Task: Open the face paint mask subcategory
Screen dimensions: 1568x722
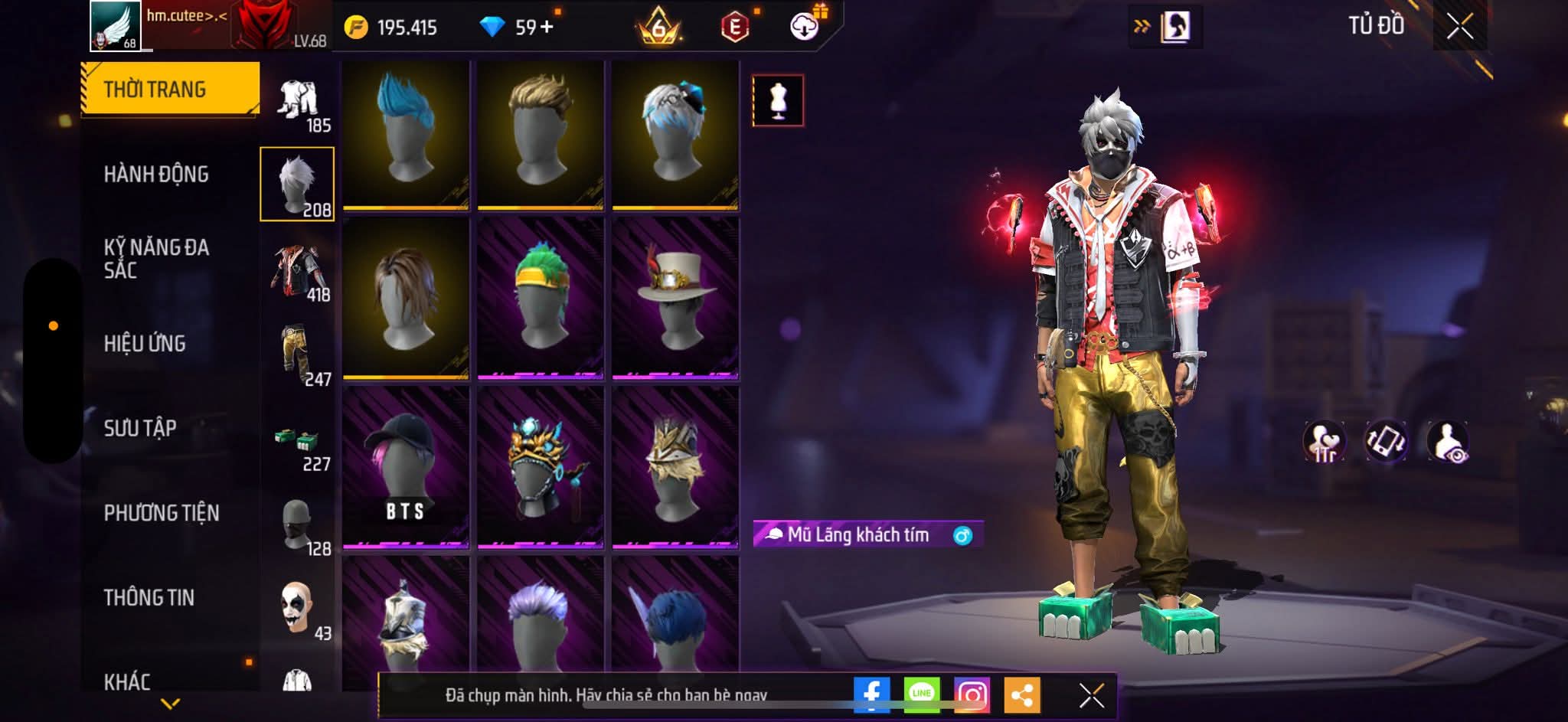Action: (298, 609)
